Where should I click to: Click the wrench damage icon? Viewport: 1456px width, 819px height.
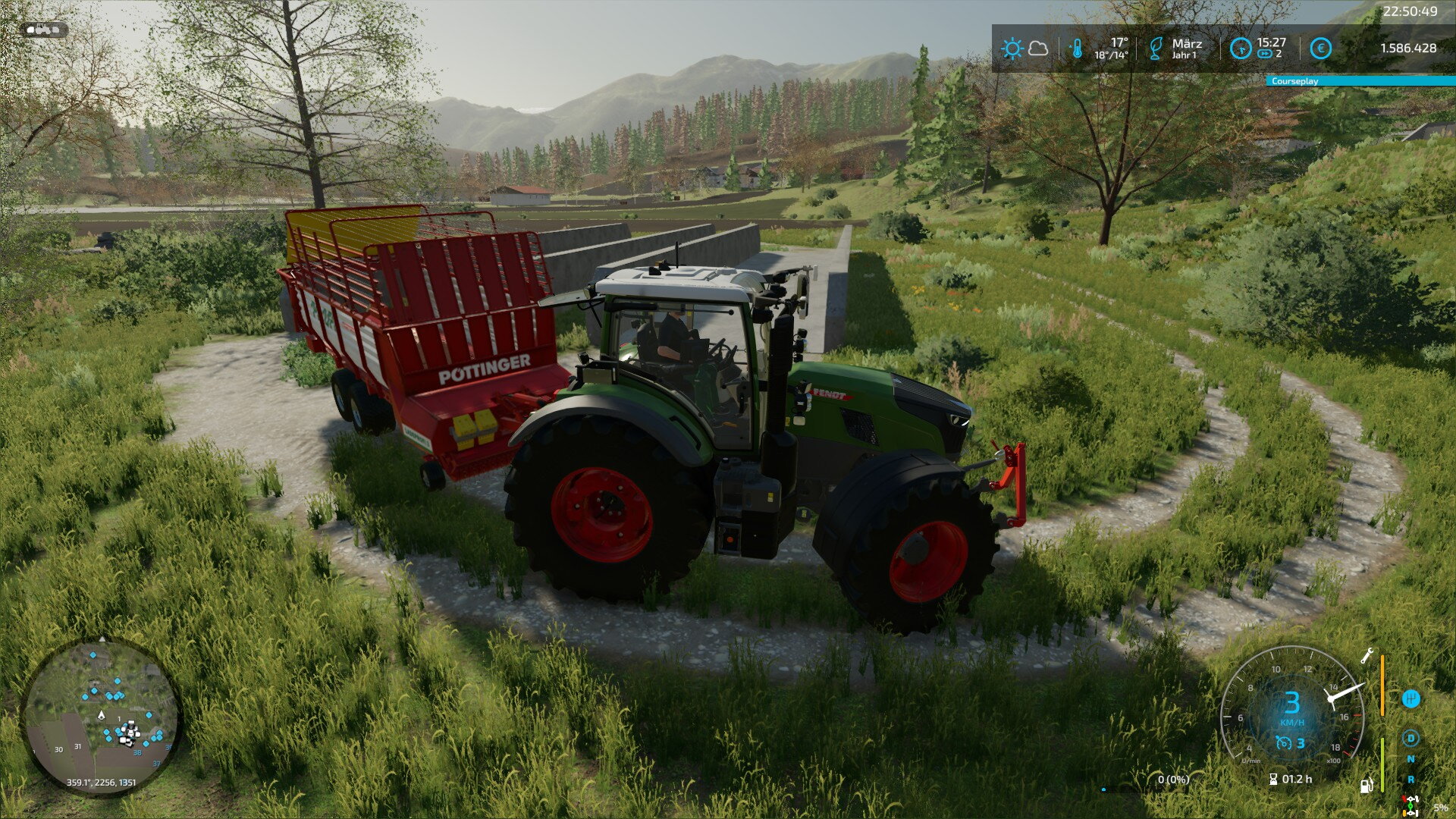click(1367, 656)
